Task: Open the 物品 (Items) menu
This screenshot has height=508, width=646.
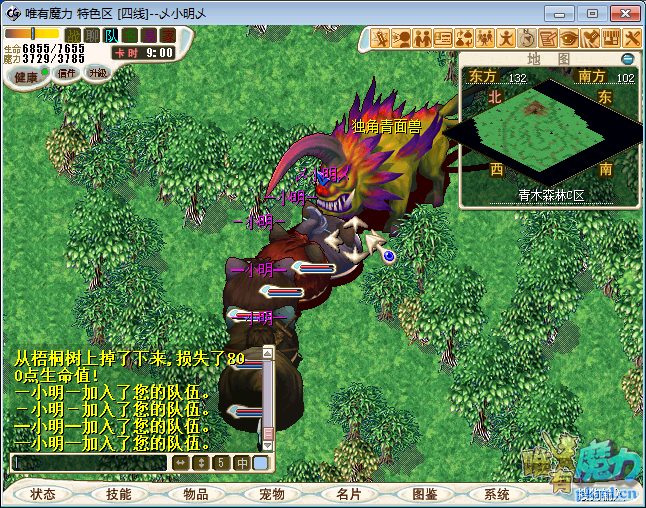Action: click(194, 494)
